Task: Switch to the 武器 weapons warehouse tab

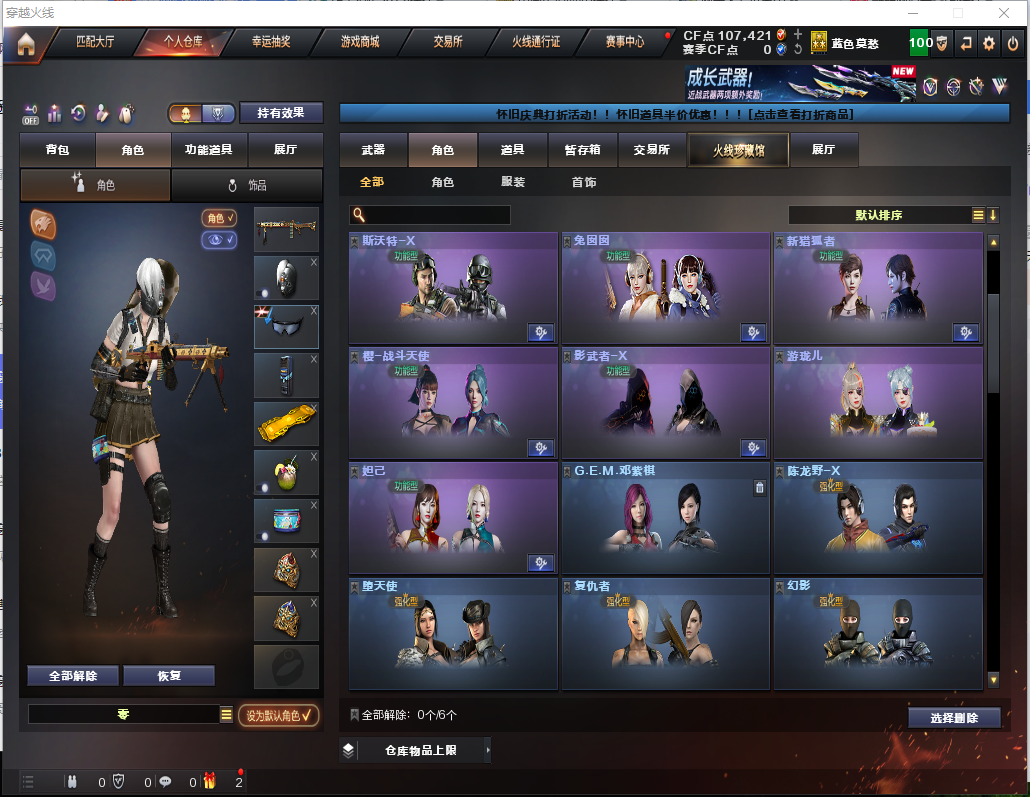Action: [x=373, y=150]
